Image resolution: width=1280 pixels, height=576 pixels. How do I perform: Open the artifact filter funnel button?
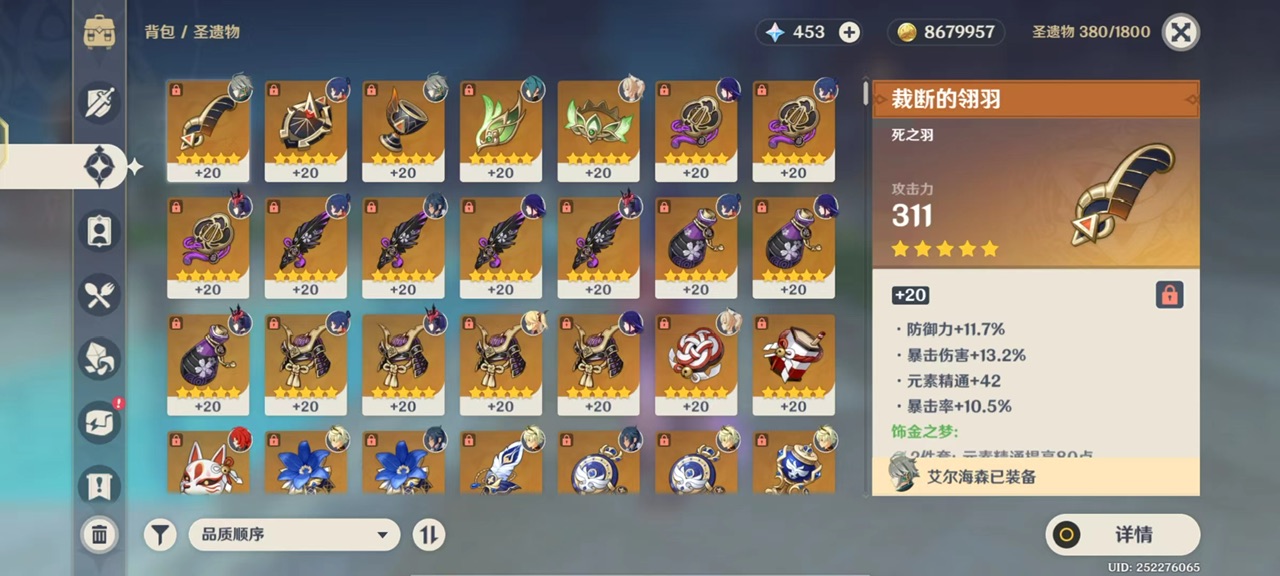pyautogui.click(x=160, y=535)
